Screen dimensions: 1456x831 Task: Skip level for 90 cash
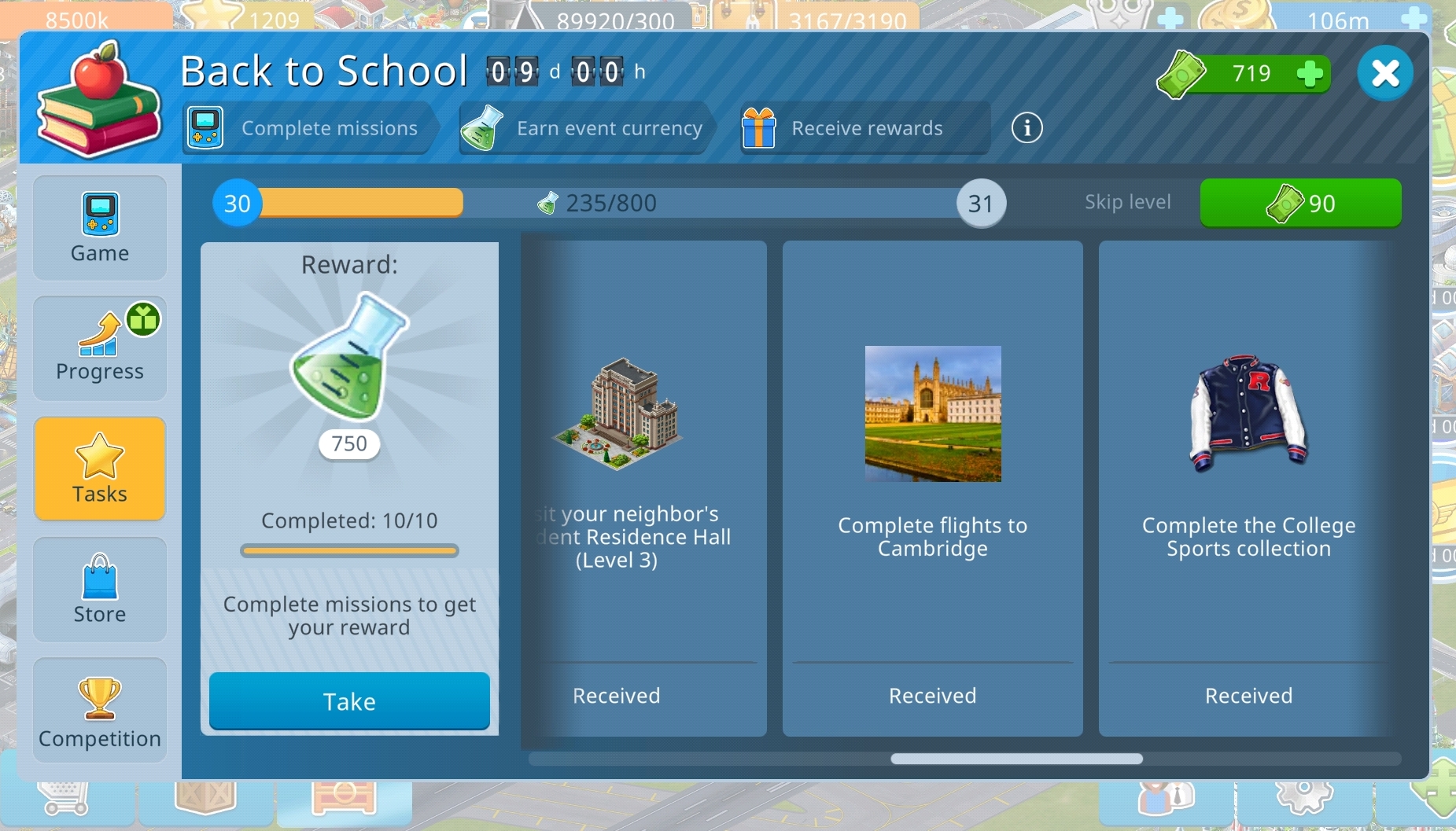pos(1300,203)
